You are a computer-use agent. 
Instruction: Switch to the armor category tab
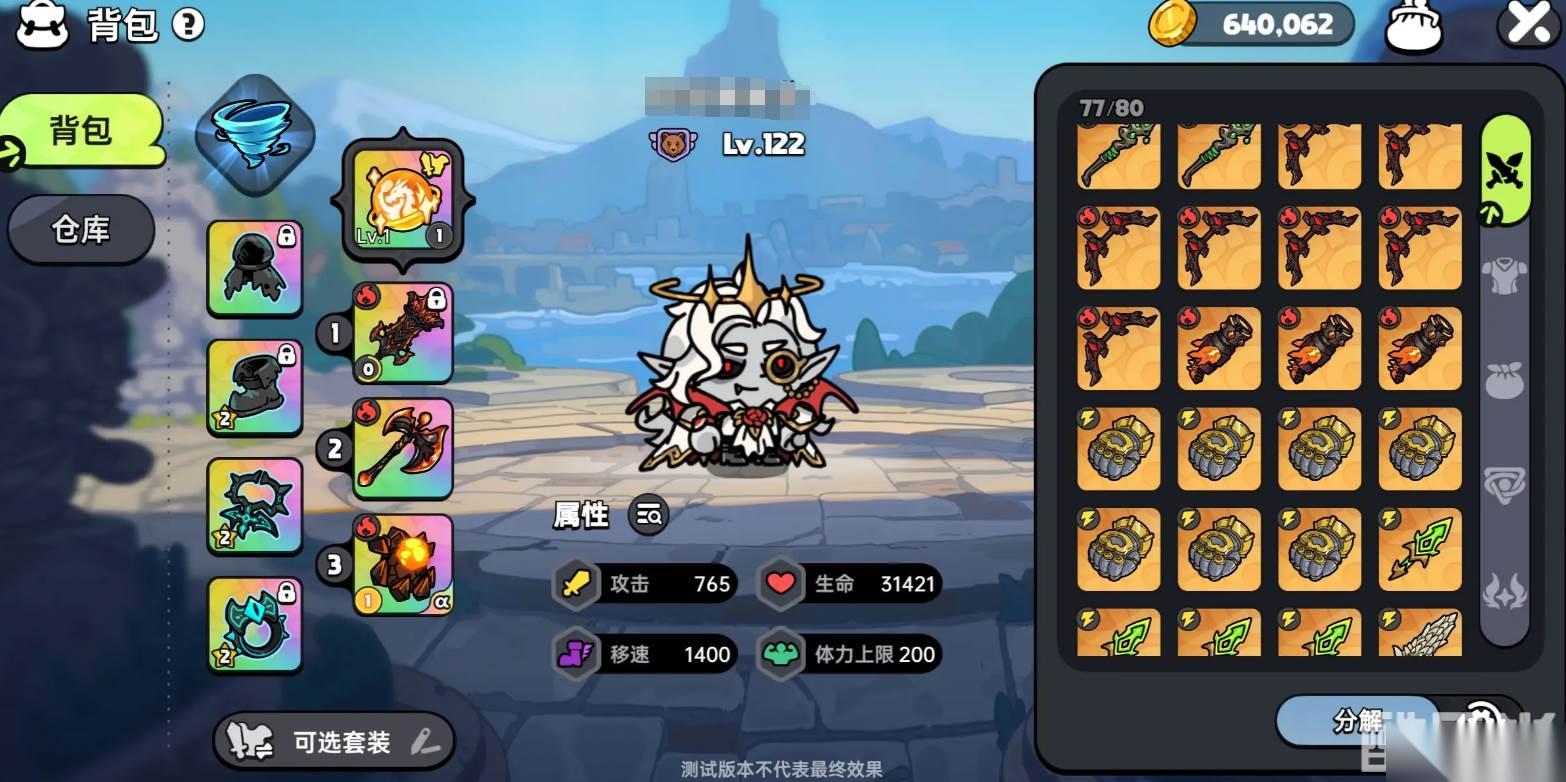[1504, 277]
